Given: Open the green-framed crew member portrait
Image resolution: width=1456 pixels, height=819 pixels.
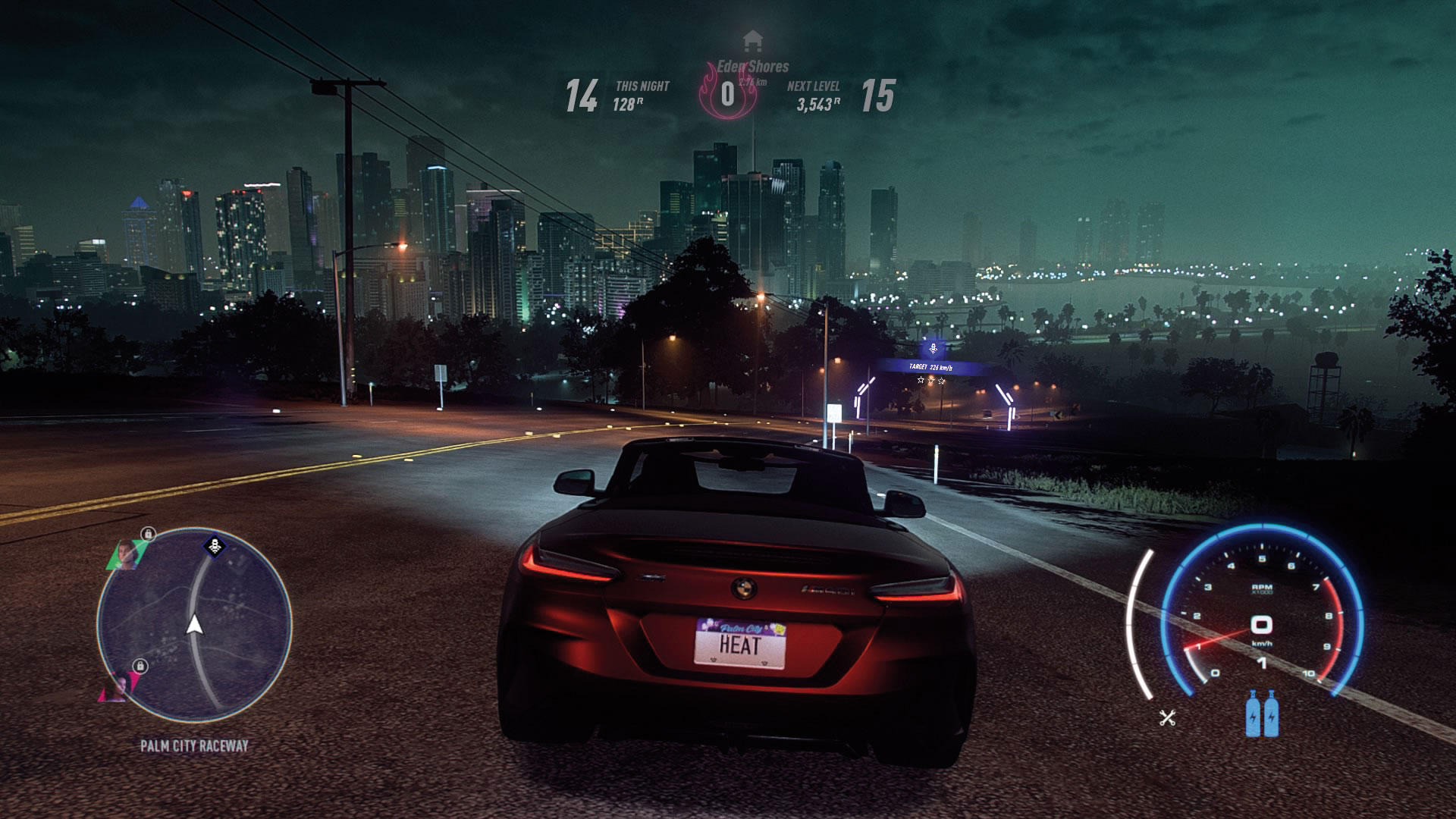Looking at the screenshot, I should tap(127, 554).
